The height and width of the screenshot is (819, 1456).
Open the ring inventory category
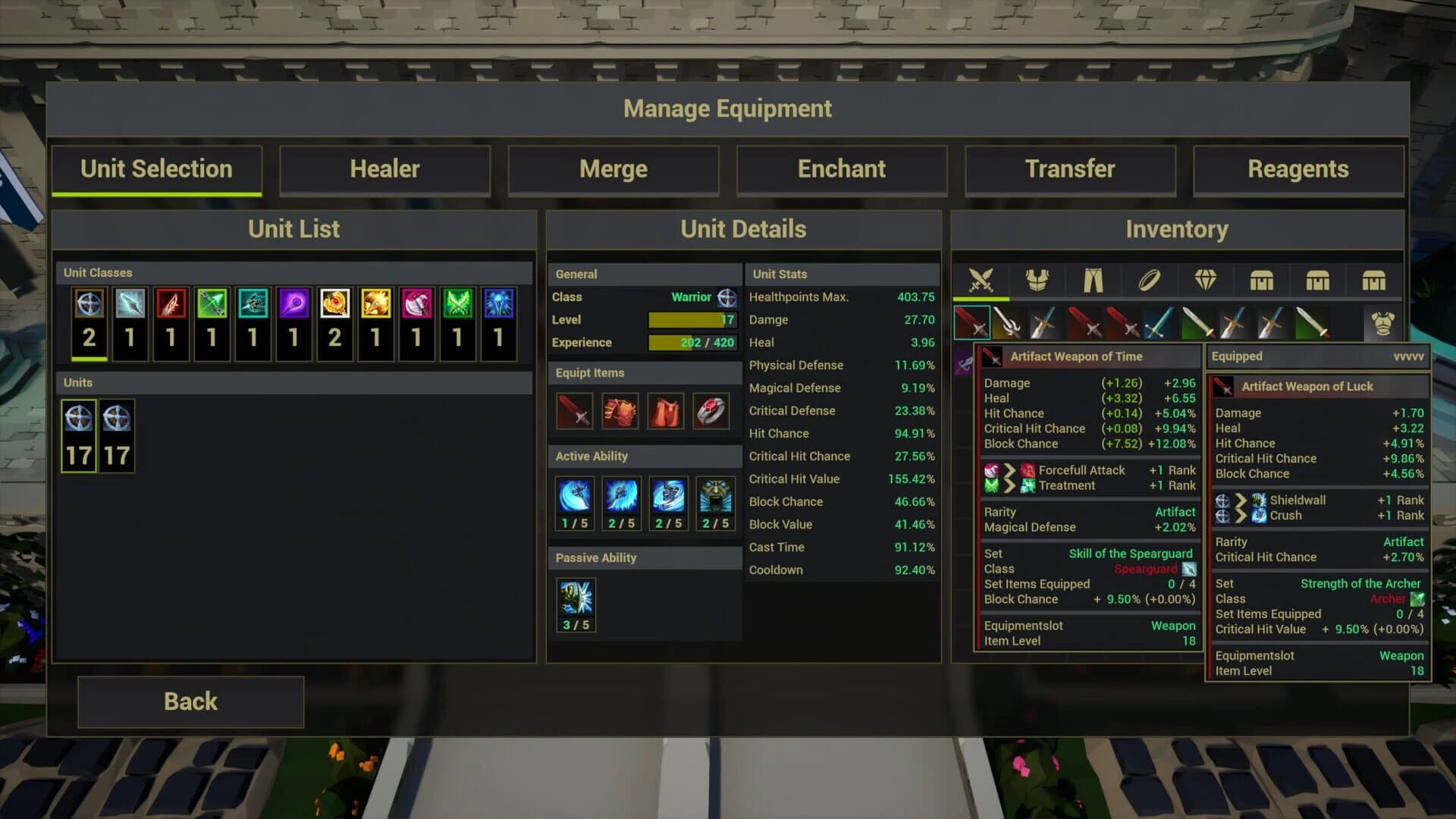pyautogui.click(x=1150, y=280)
